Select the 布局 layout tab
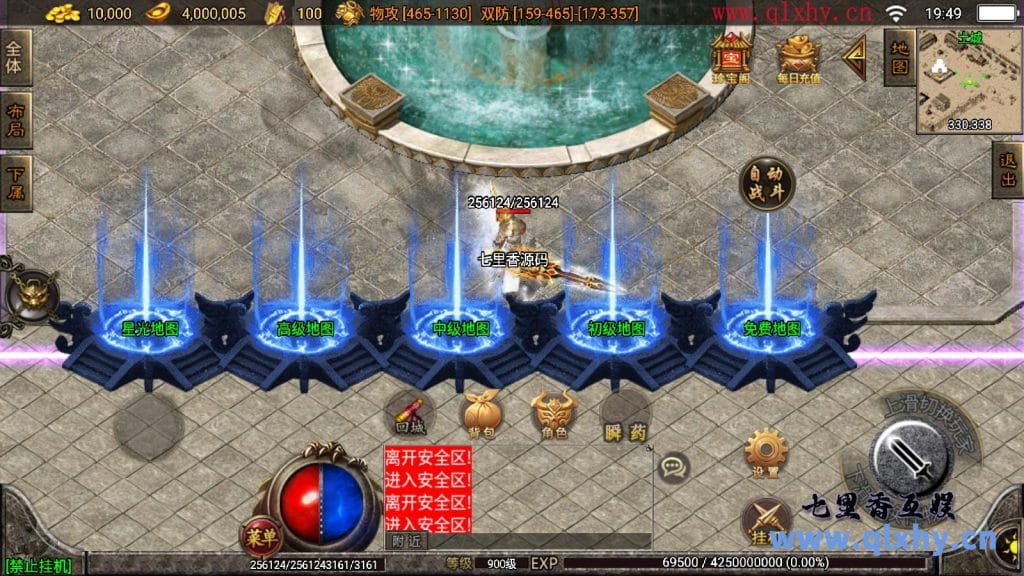Image resolution: width=1024 pixels, height=576 pixels. 16,120
